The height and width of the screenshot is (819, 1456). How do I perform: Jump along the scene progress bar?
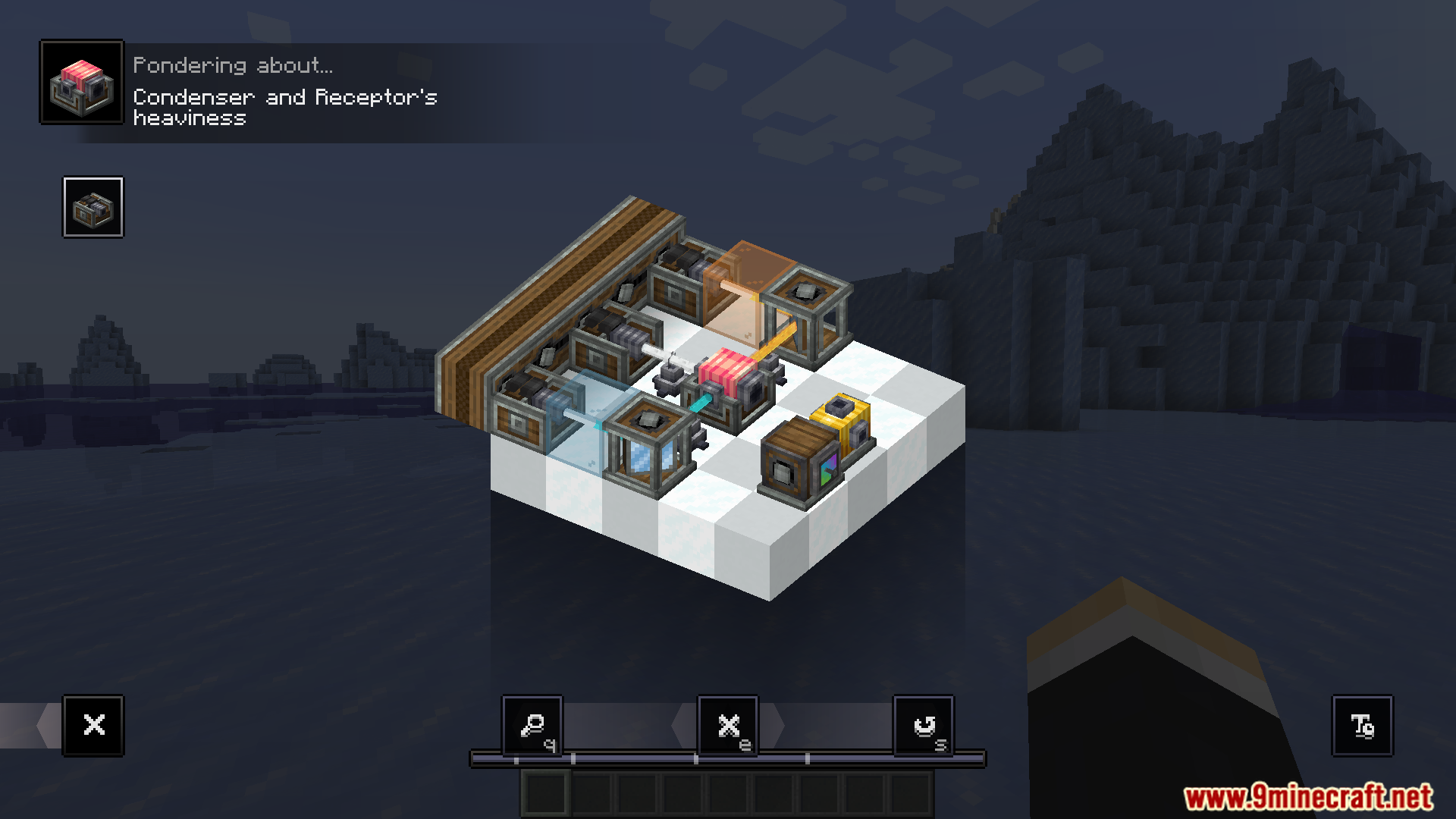click(728, 758)
